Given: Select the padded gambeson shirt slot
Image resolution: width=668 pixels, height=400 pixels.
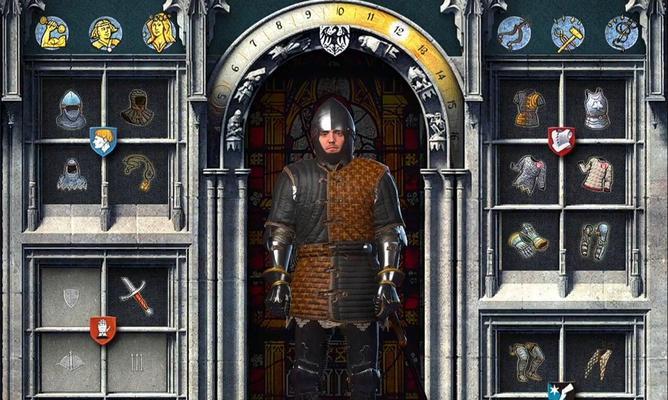Looking at the screenshot, I should click(596, 173).
